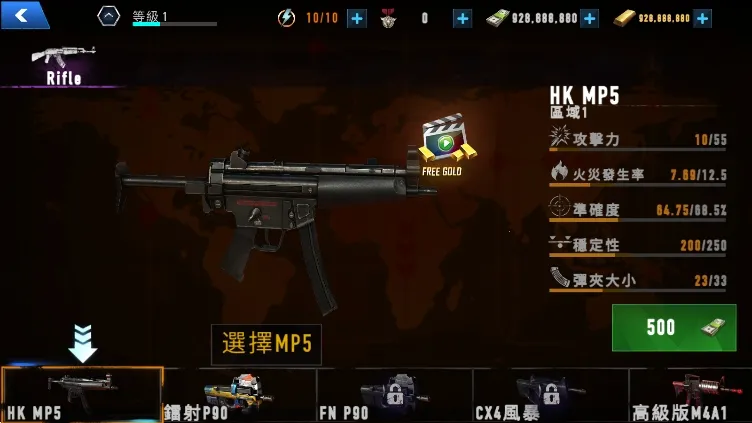Go back with the blue arrow button

[x=25, y=15]
